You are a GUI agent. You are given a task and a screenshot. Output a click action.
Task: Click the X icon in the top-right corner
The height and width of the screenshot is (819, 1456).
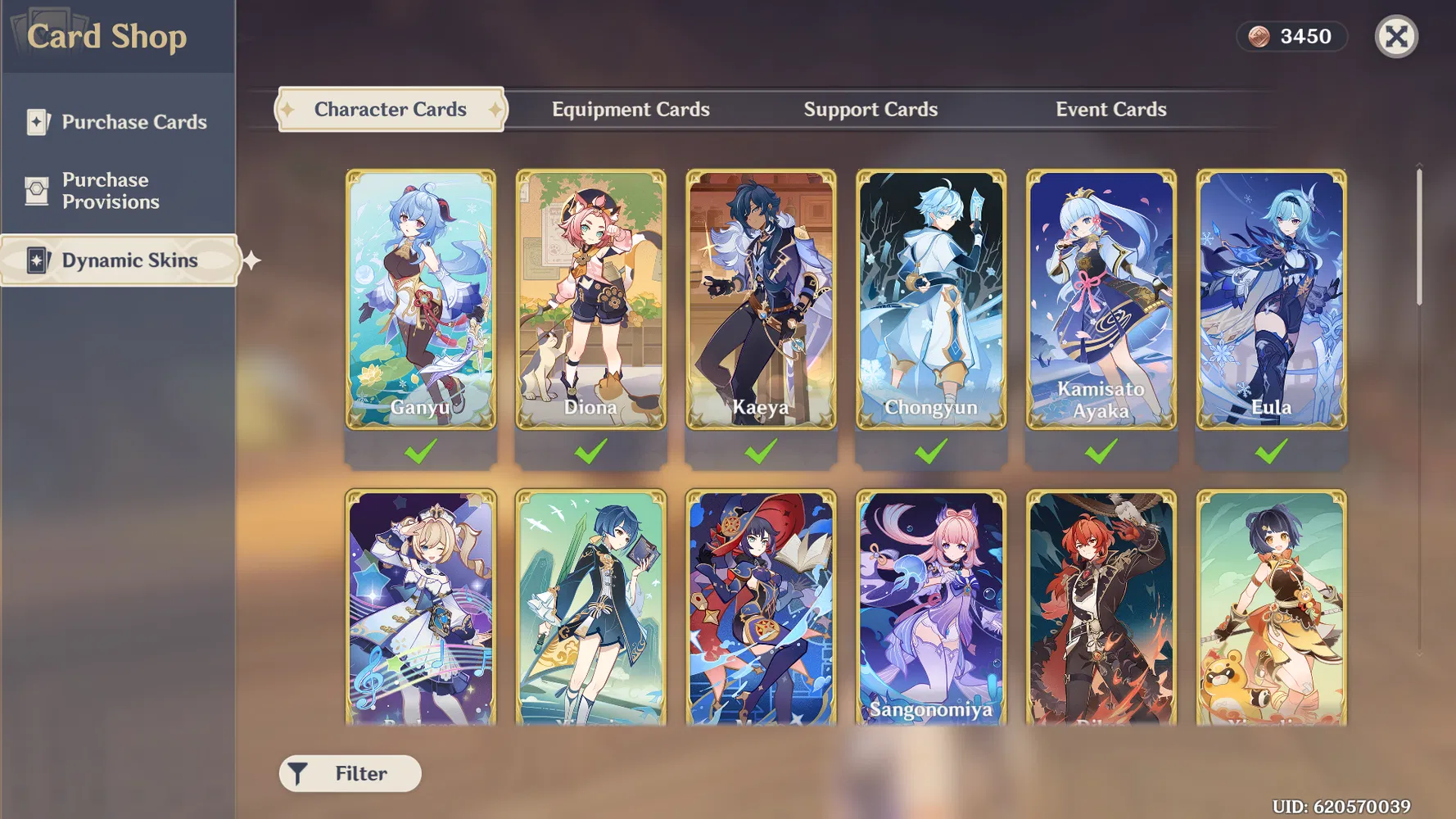tap(1396, 35)
